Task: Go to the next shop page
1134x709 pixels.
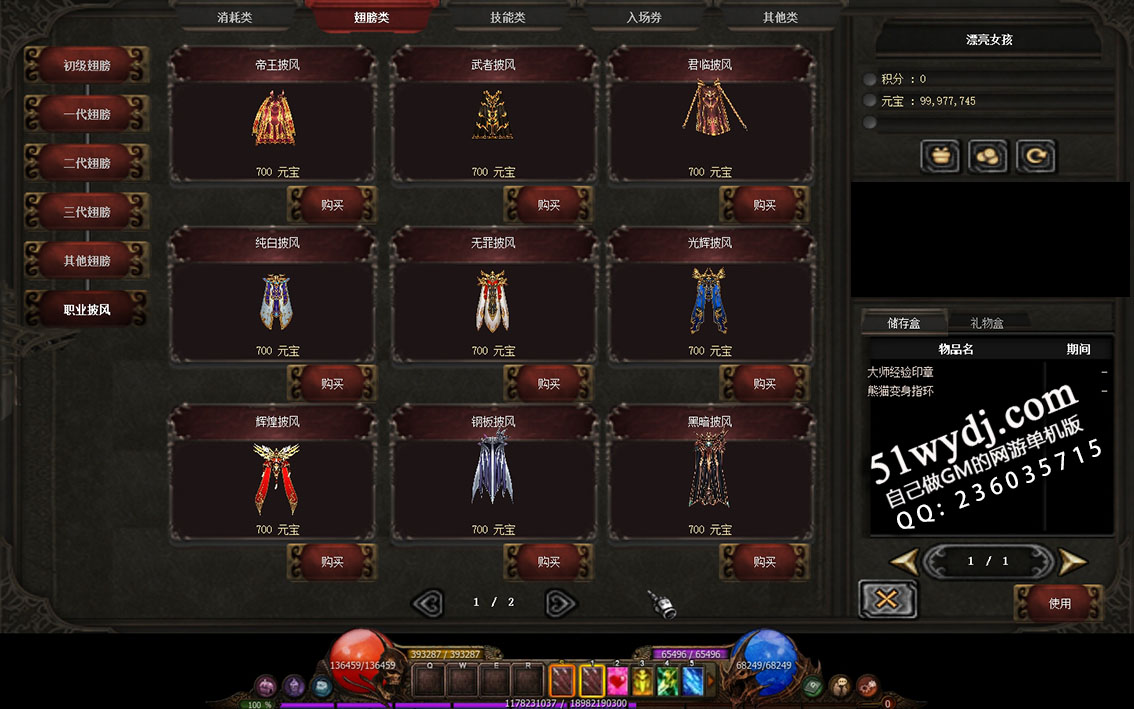Action: (561, 602)
